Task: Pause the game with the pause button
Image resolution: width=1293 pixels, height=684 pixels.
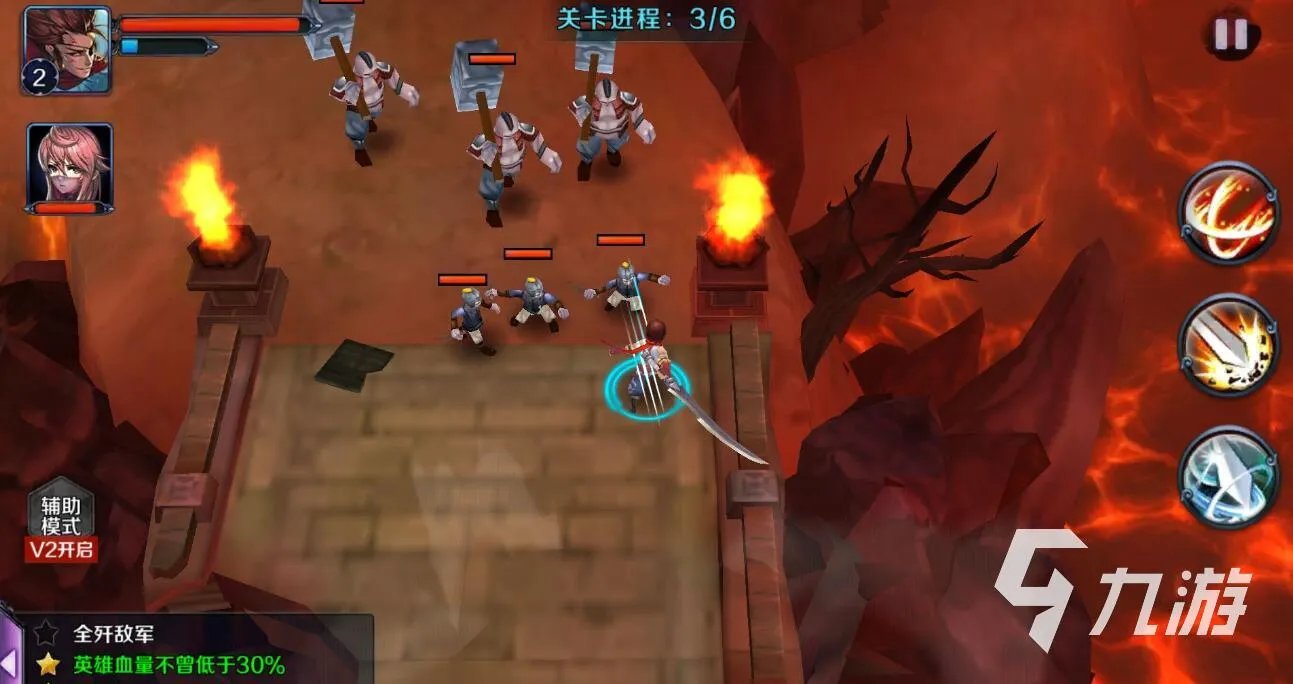Action: click(x=1231, y=35)
